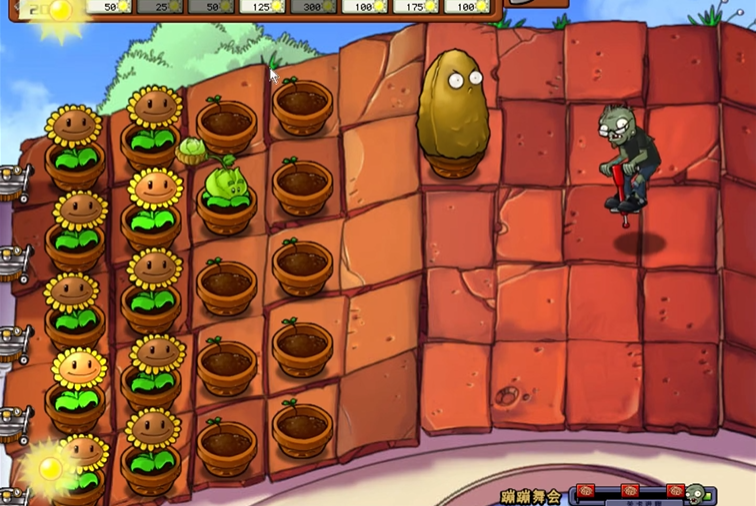
Task: Select the 175-sun seed packet
Action: point(420,6)
